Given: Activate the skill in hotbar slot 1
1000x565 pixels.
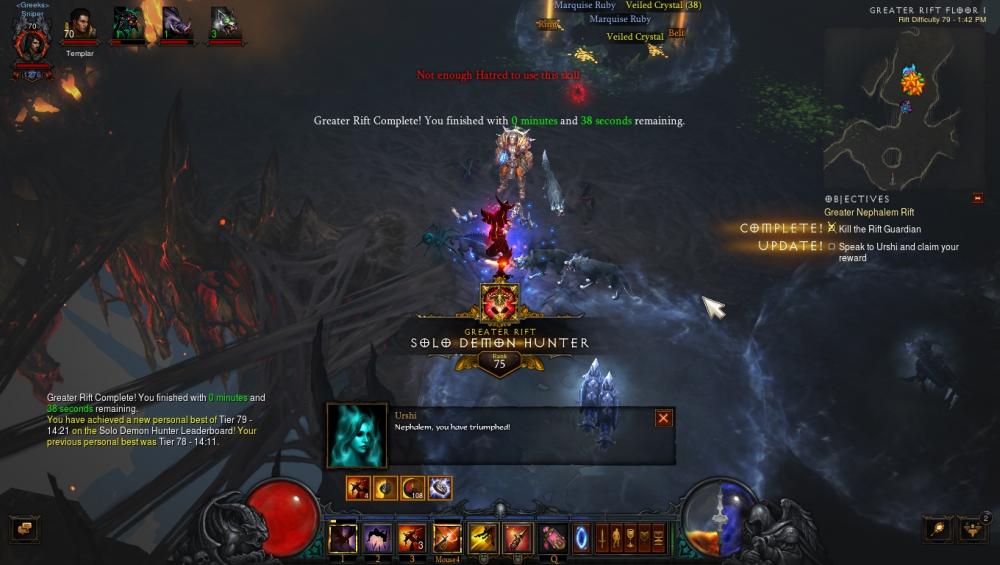Looking at the screenshot, I should click(343, 537).
